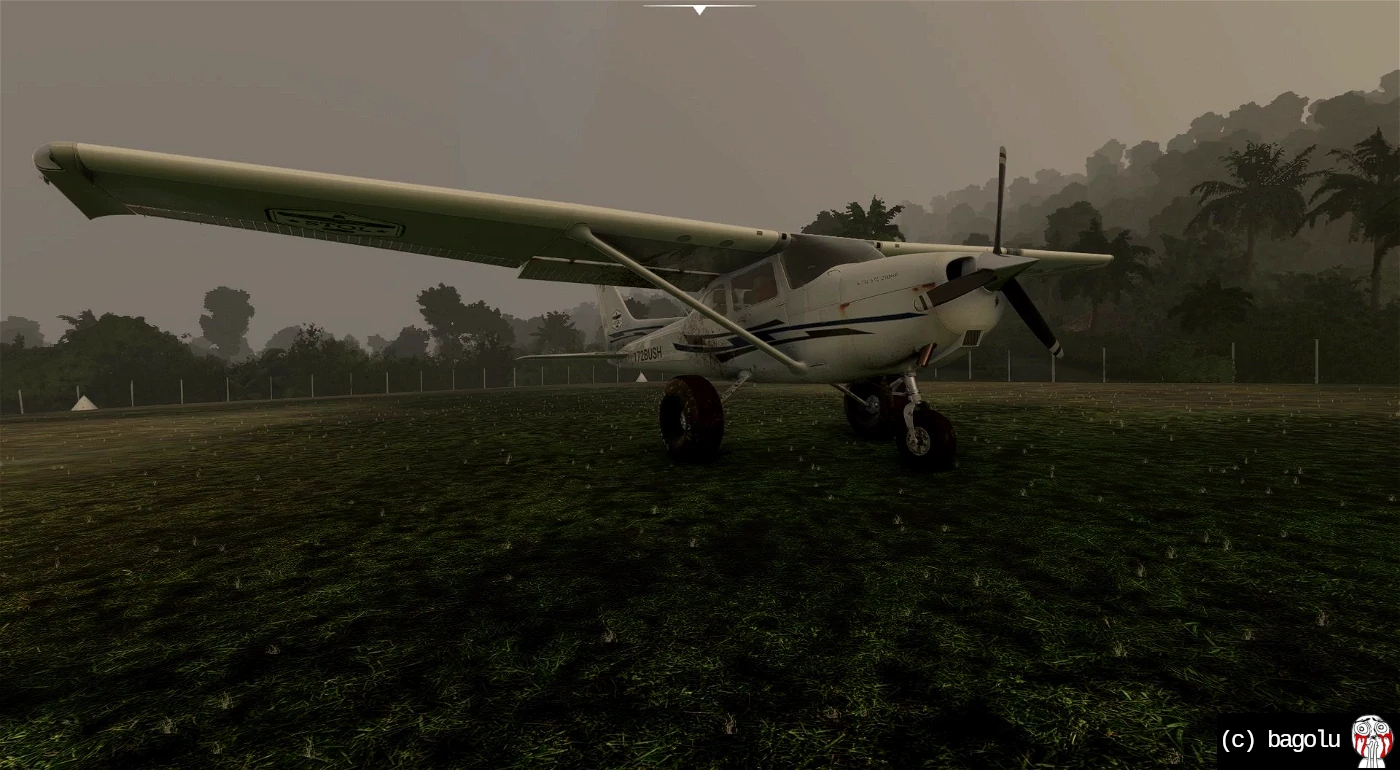
Task: Expand the toolbar handle arrow at top
Action: (x=699, y=10)
